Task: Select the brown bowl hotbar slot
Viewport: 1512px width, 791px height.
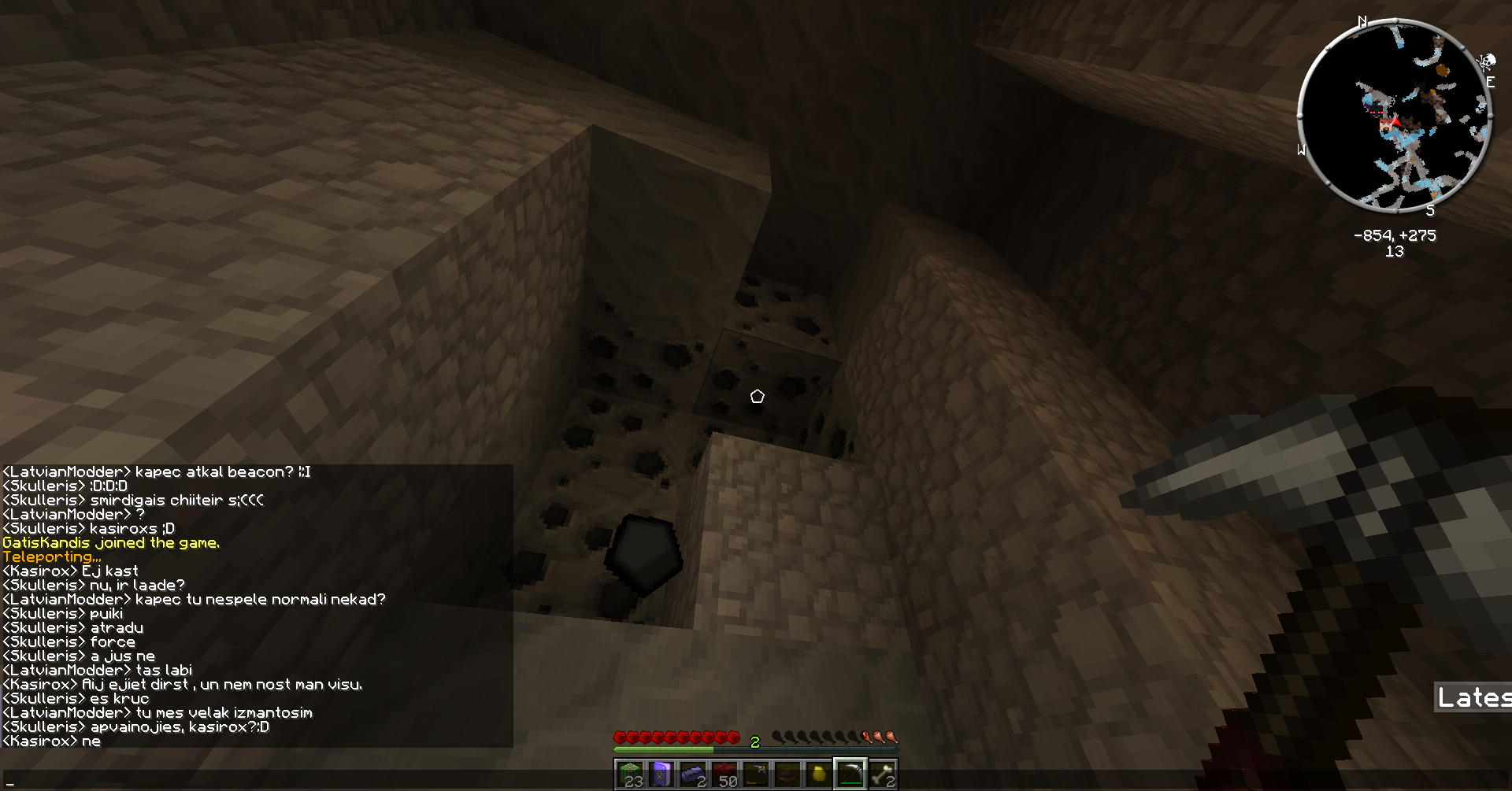Action: 787,774
